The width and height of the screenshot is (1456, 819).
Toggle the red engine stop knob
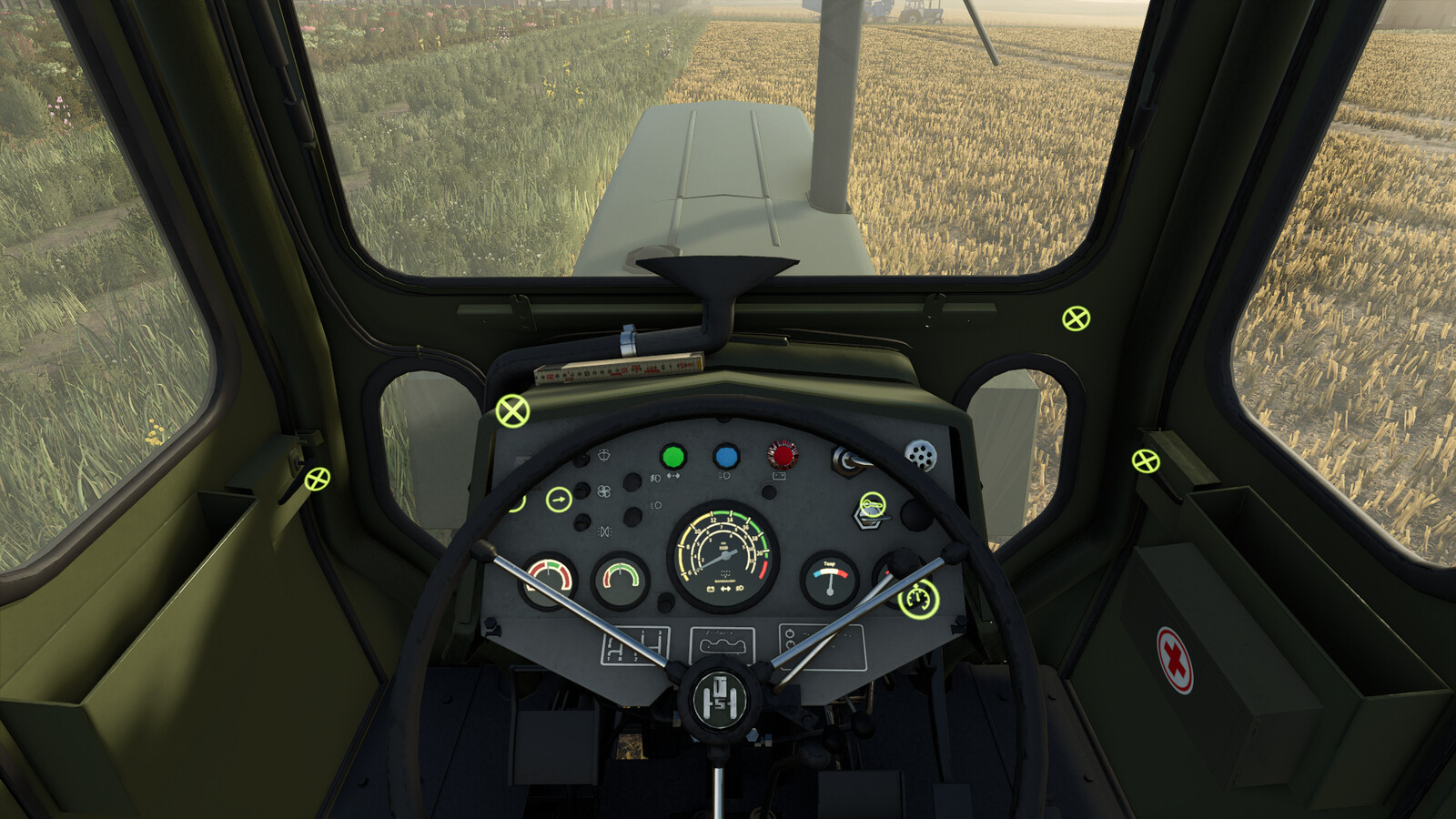(783, 454)
